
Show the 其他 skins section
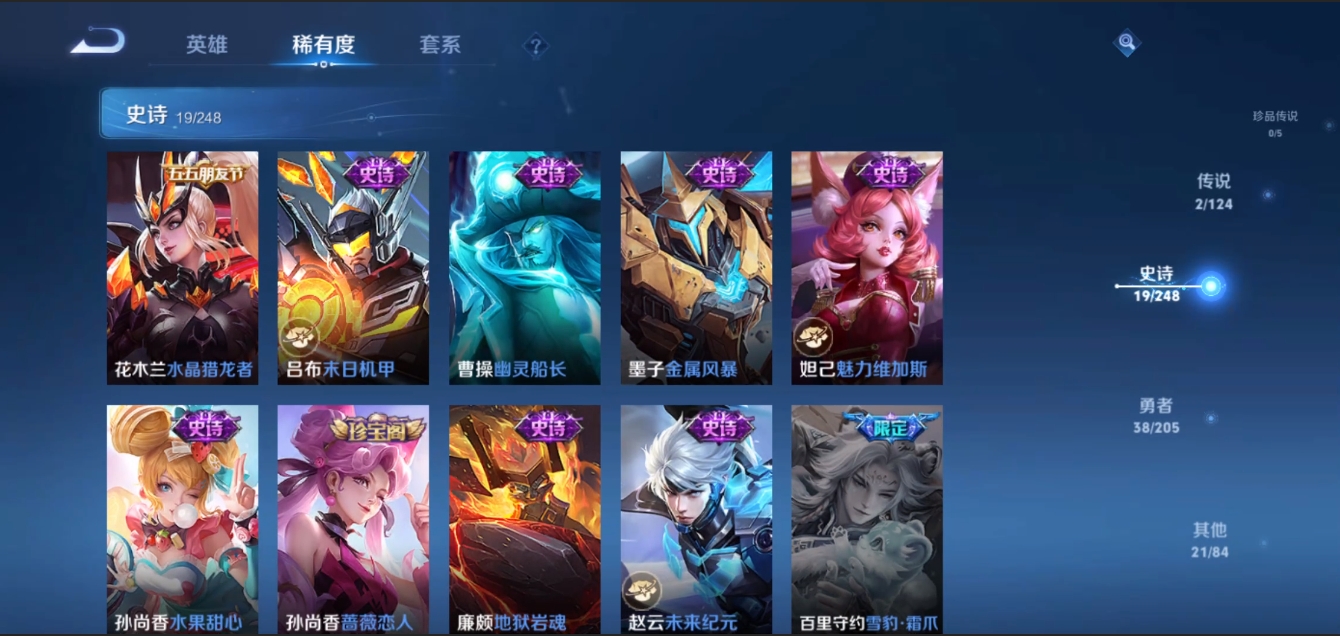point(1210,538)
